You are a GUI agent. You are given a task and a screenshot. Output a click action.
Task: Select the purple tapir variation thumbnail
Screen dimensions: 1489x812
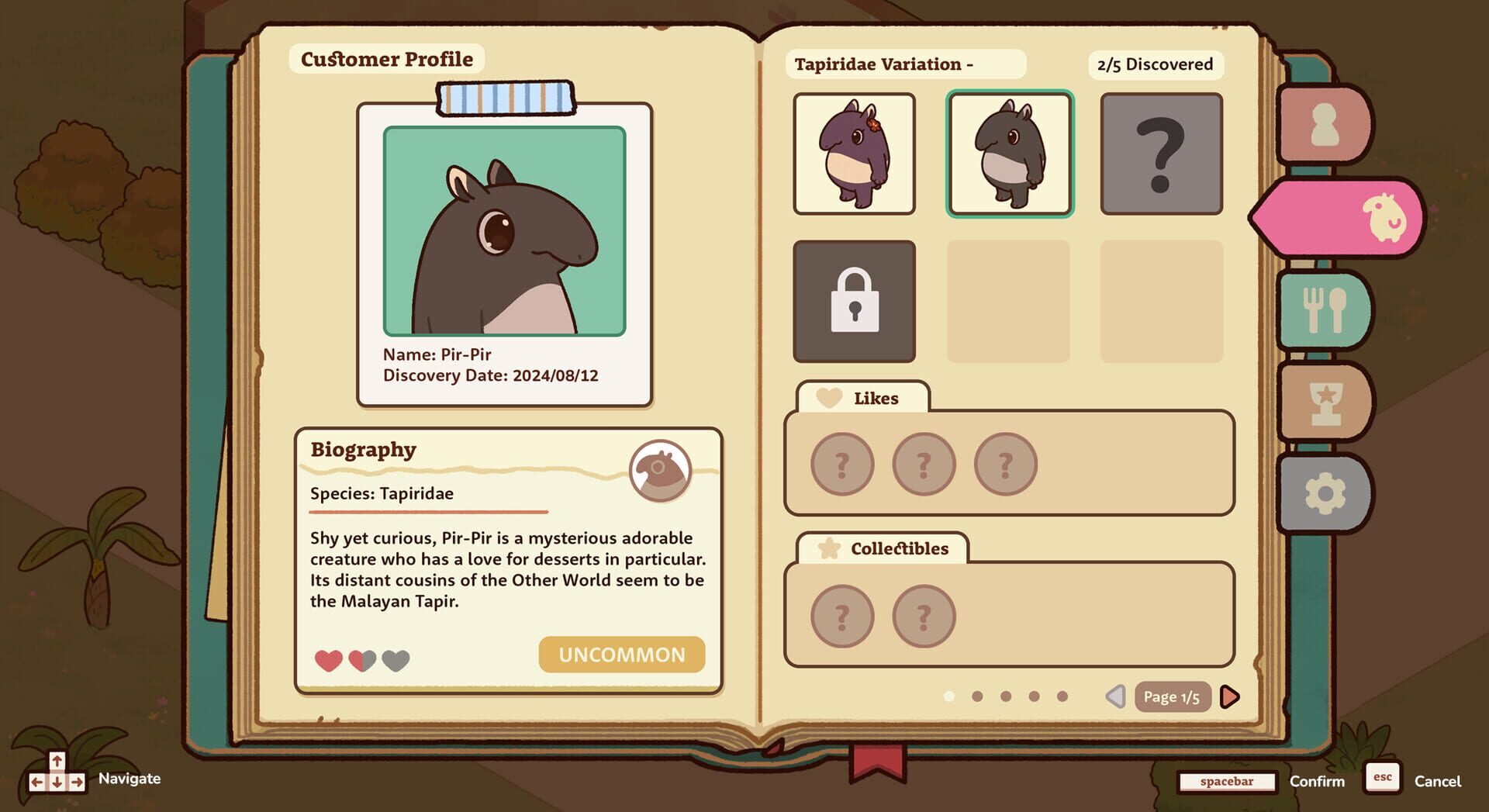click(x=854, y=152)
